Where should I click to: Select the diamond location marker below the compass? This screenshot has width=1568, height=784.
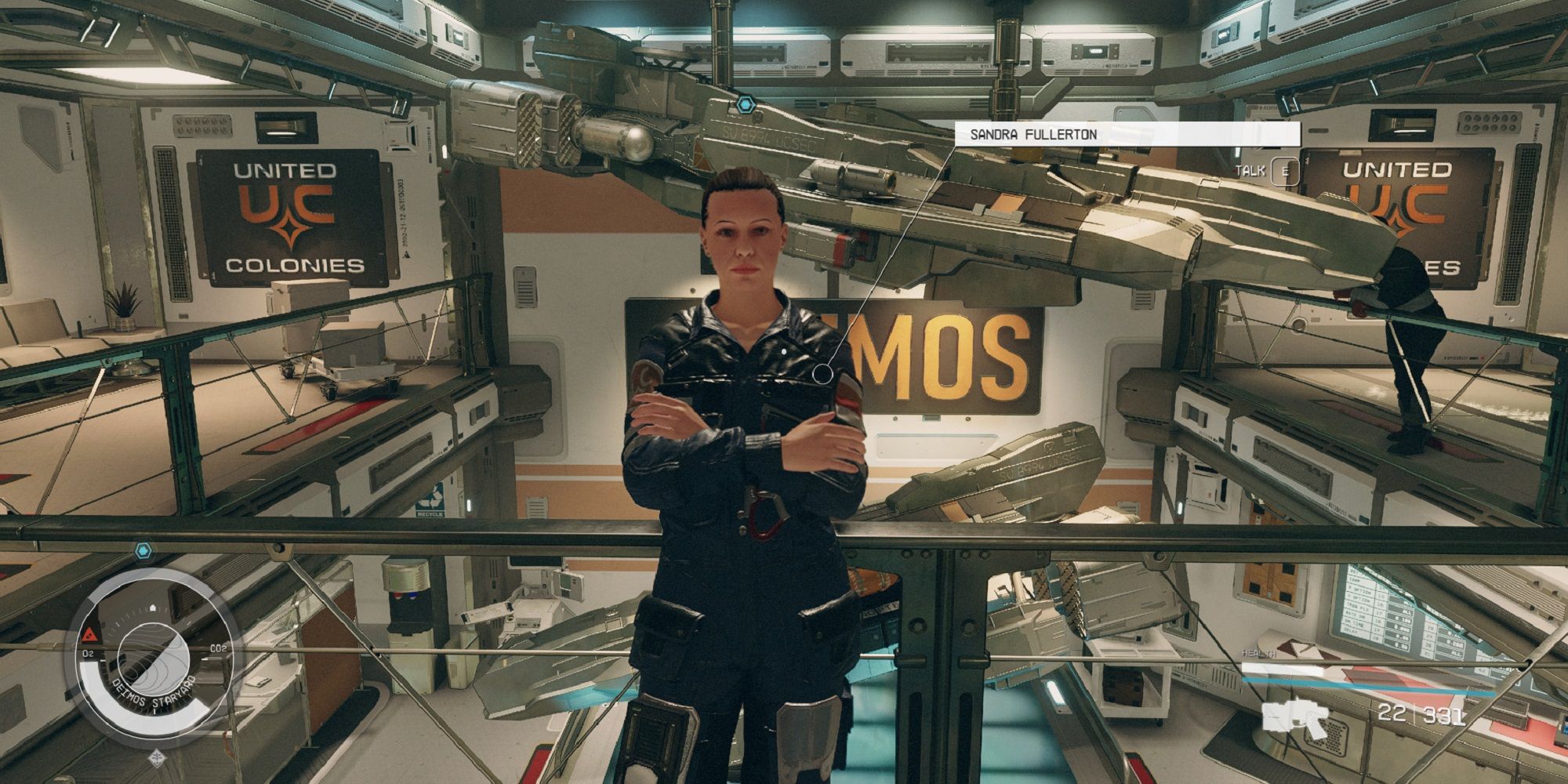[157, 757]
